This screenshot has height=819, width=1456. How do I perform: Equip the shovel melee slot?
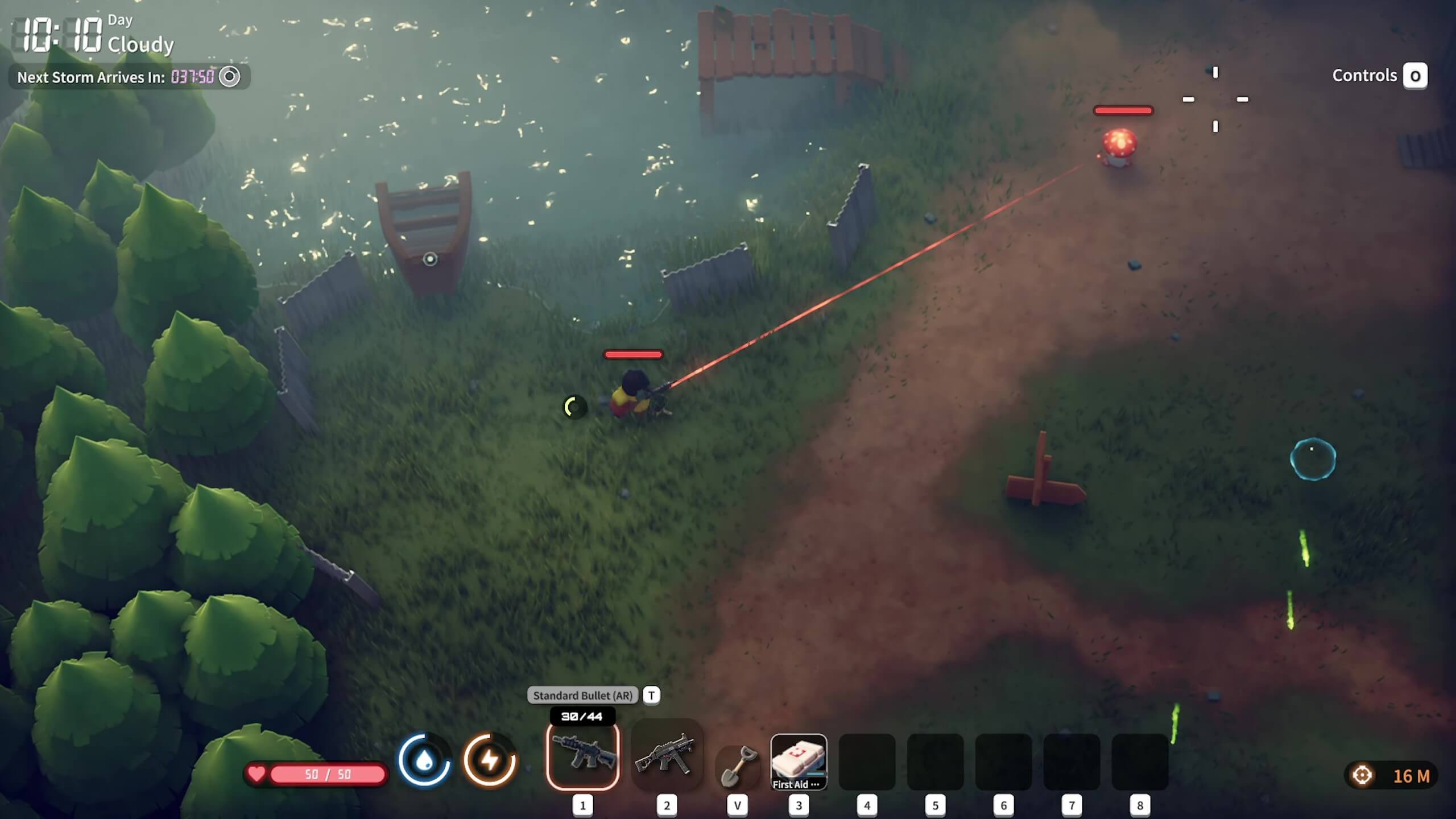pyautogui.click(x=738, y=765)
